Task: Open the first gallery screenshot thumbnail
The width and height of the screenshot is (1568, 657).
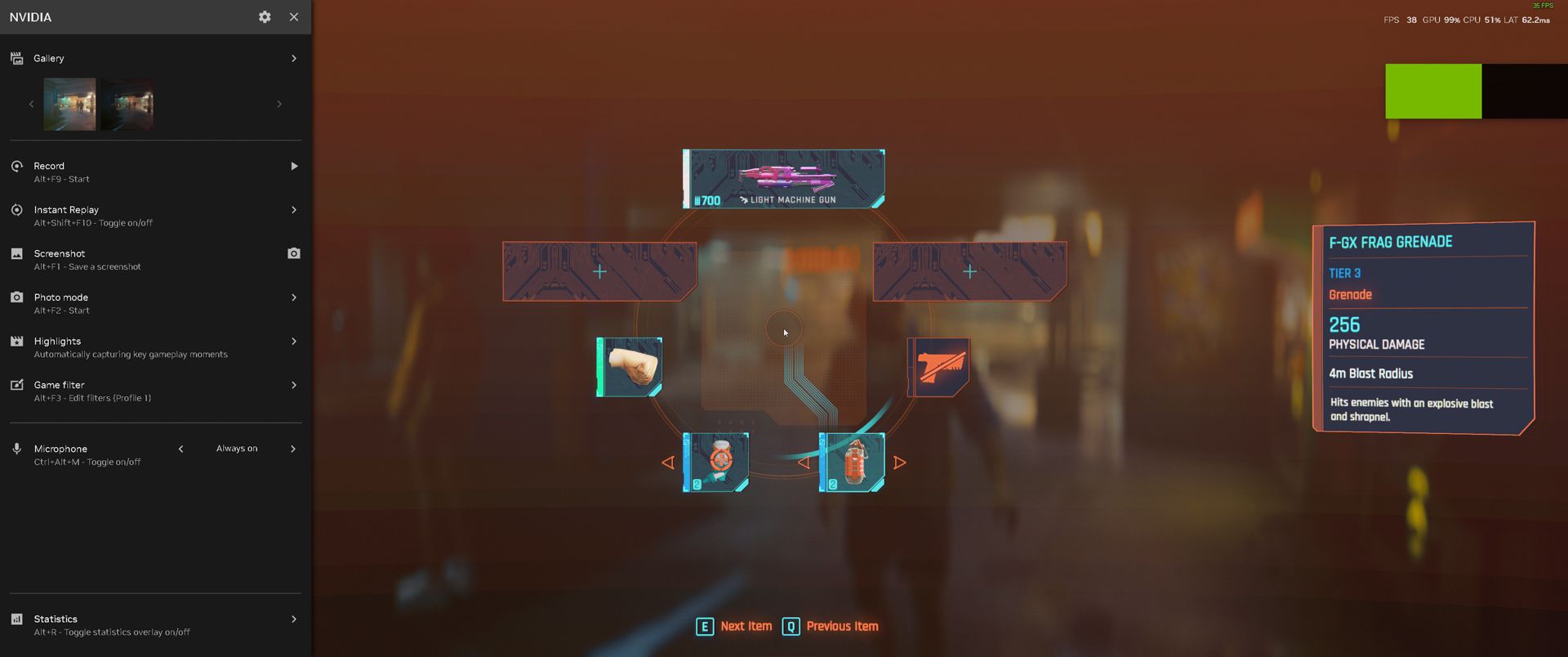Action: 69,103
